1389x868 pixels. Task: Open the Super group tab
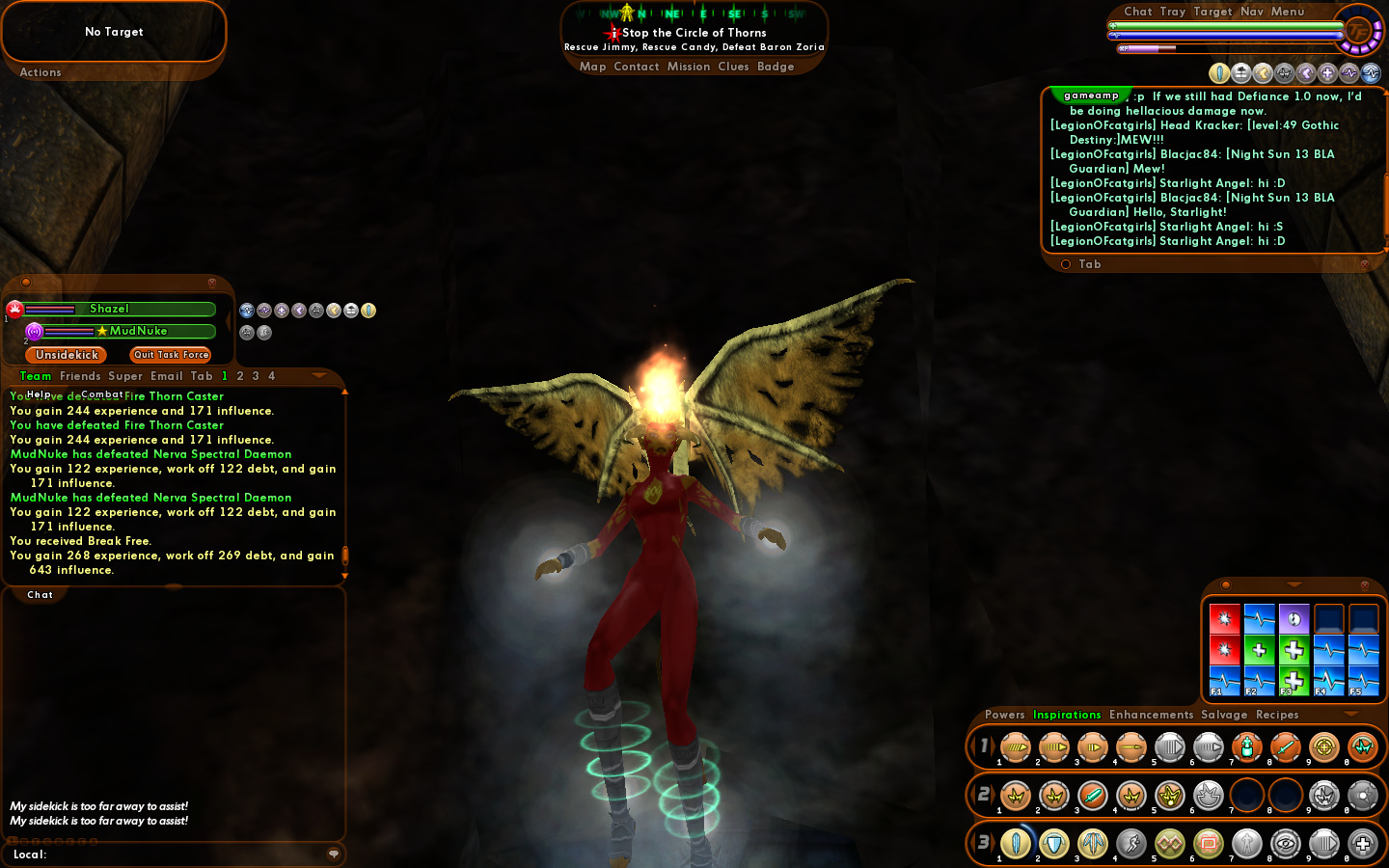pos(125,376)
